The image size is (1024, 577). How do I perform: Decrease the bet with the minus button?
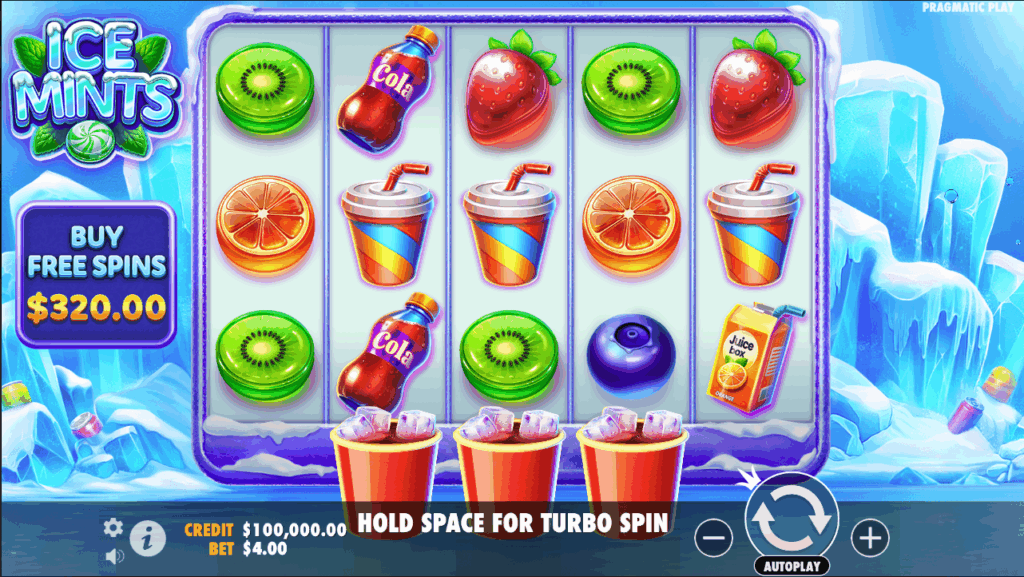coord(713,539)
